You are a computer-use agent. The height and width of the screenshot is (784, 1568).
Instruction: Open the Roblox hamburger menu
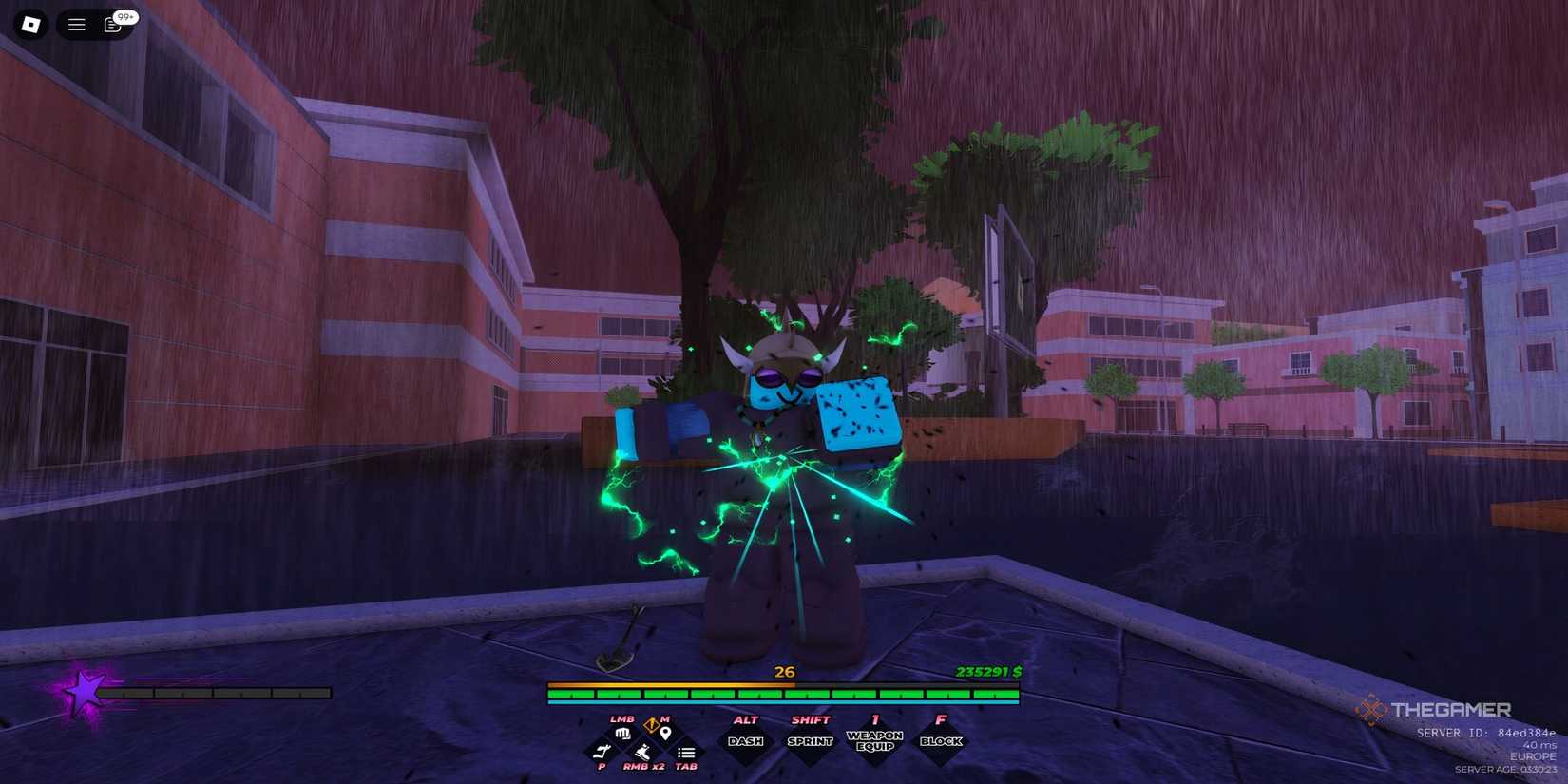click(76, 24)
